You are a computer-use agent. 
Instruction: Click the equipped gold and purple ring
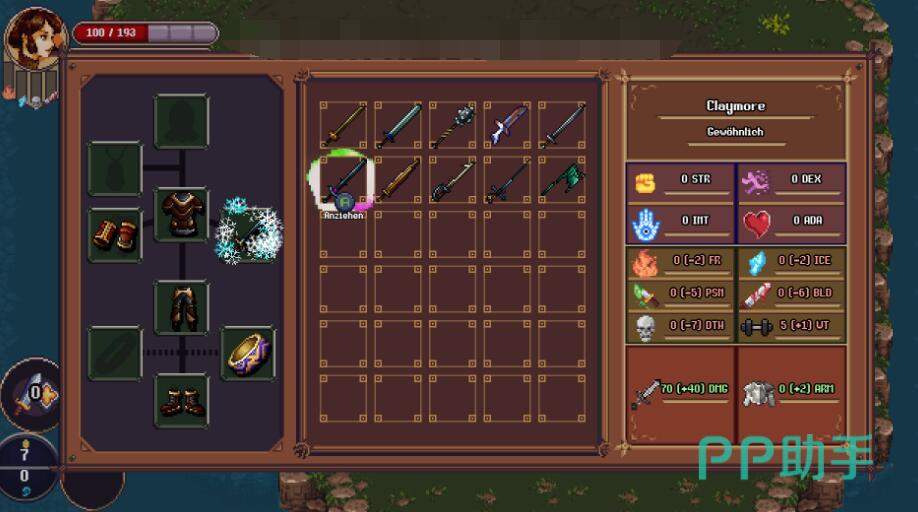248,352
